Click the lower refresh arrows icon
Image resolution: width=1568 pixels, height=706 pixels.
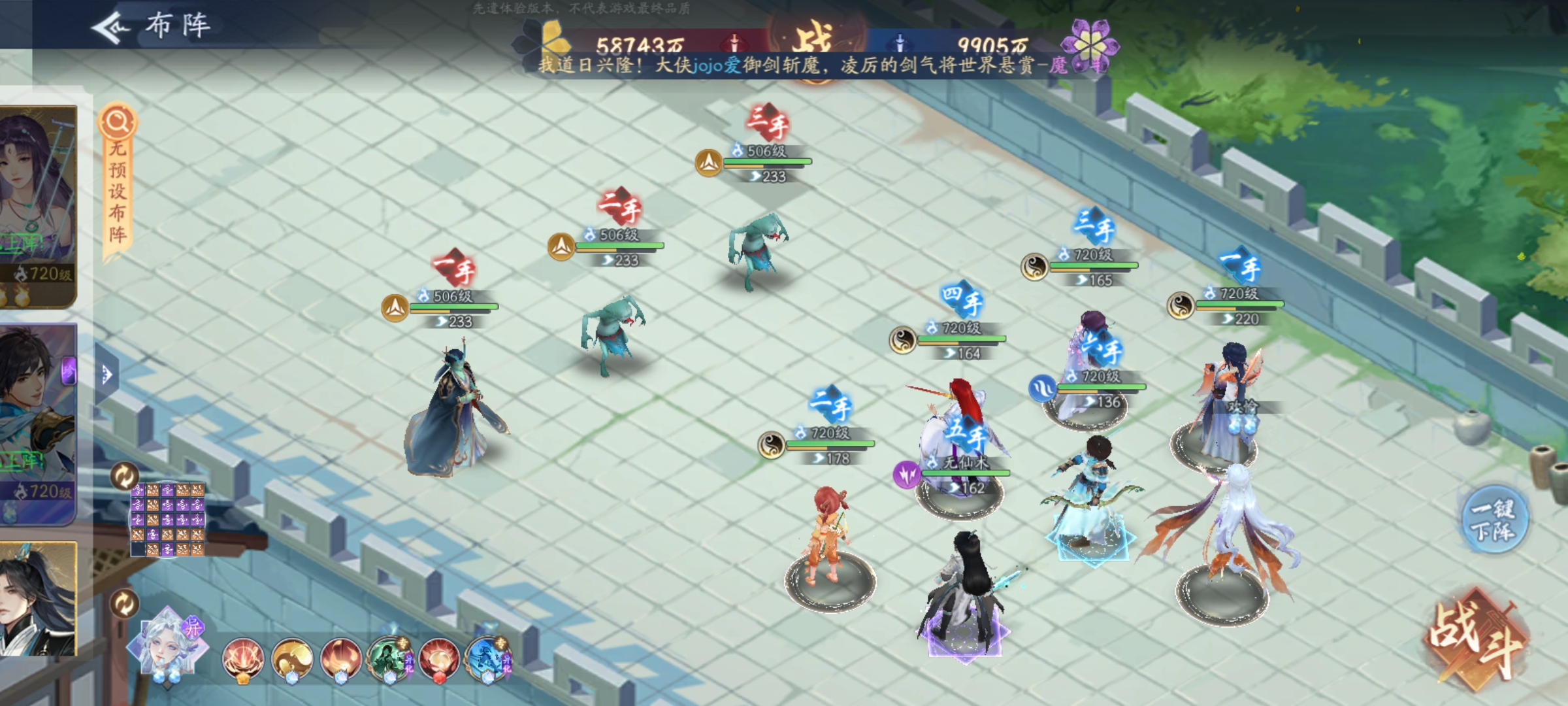coord(124,603)
